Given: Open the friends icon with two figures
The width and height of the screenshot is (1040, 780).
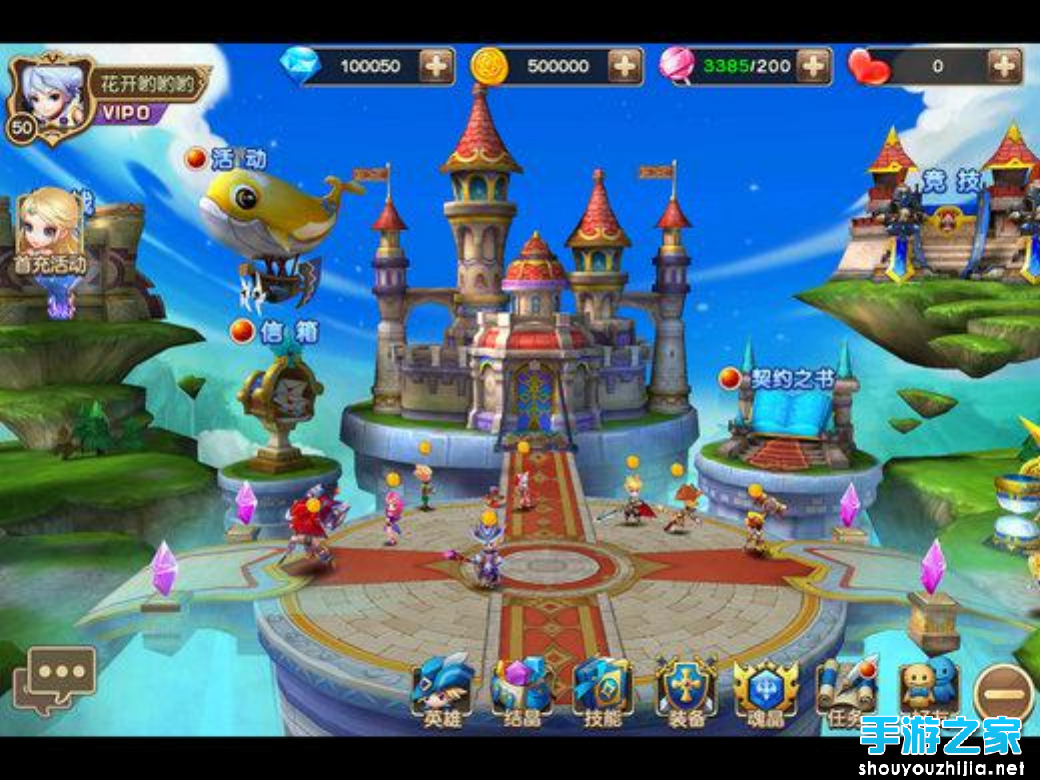Looking at the screenshot, I should [926, 686].
